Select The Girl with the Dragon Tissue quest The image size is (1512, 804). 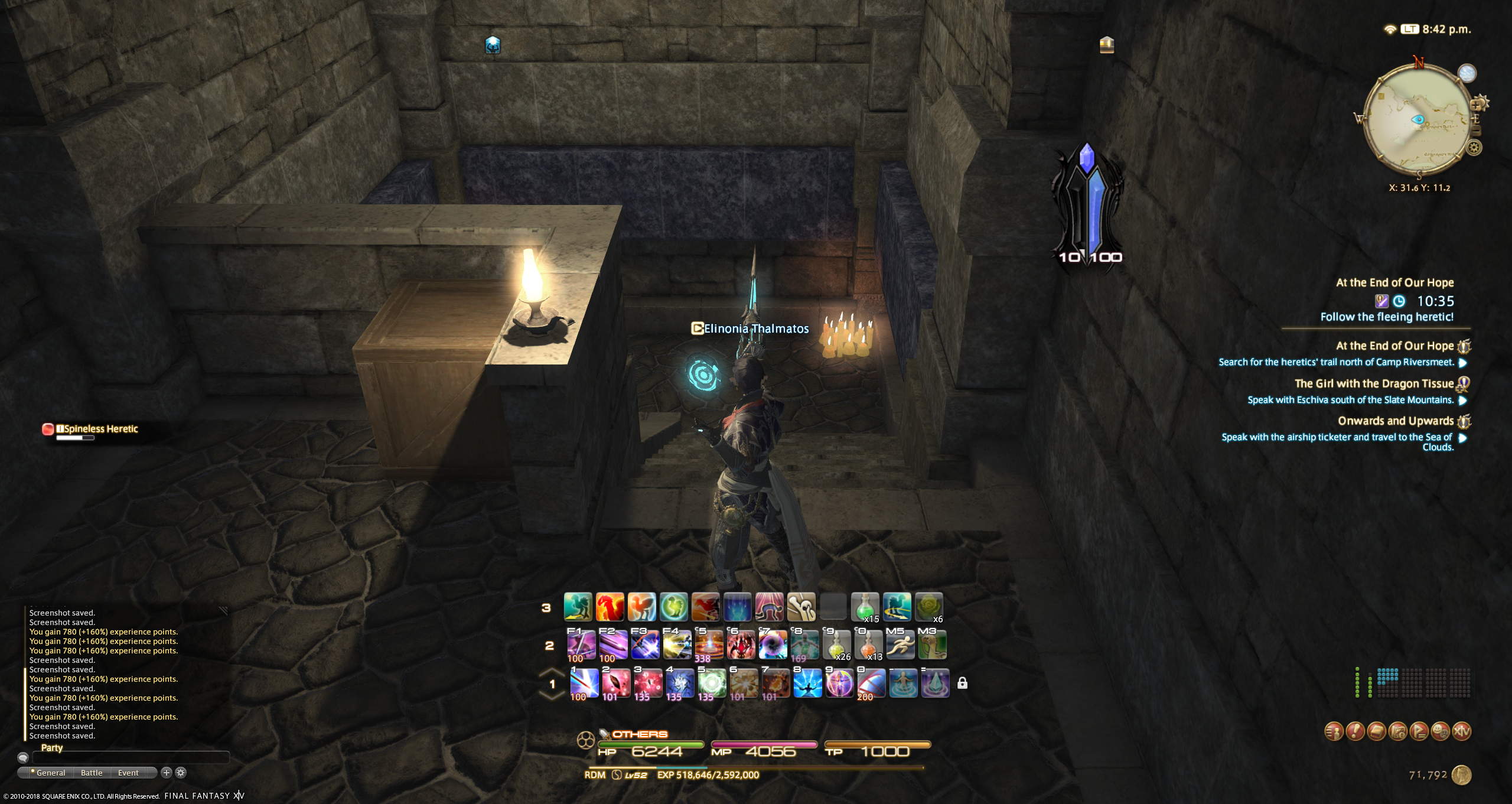tap(1374, 384)
